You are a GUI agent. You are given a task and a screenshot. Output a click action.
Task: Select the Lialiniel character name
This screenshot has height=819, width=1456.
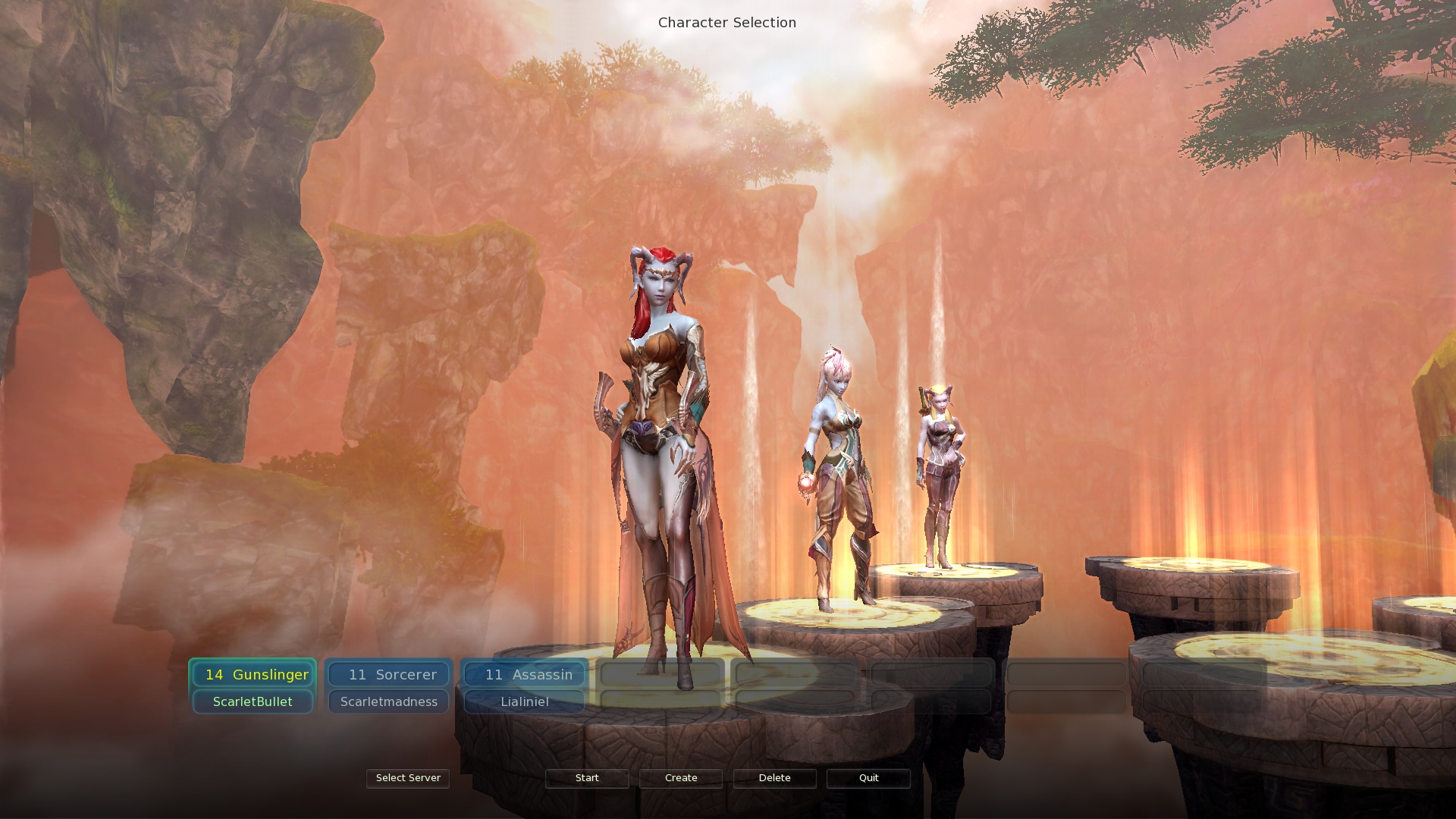[x=525, y=701]
